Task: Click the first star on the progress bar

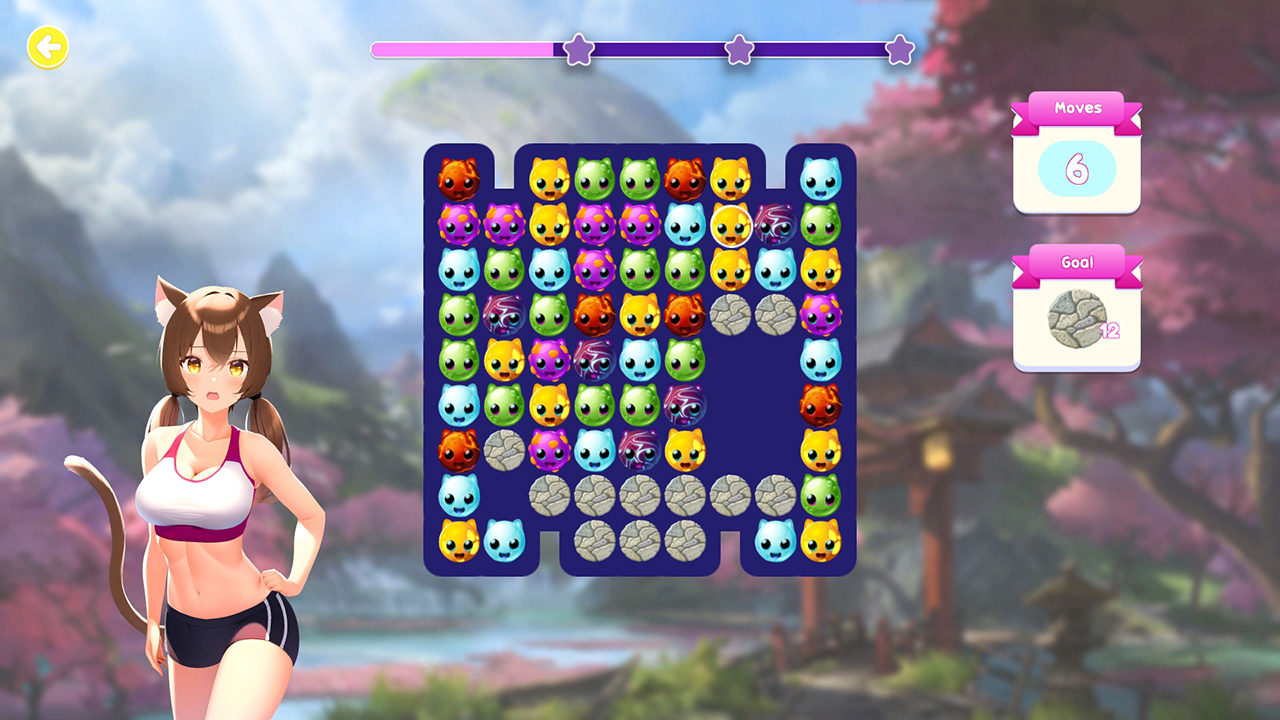Action: click(x=578, y=50)
